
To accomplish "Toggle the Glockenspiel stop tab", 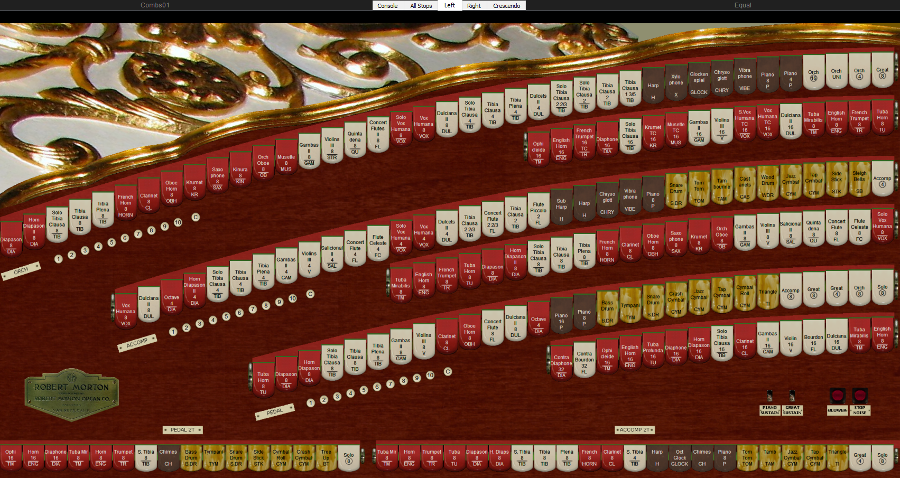I will pyautogui.click(x=699, y=81).
